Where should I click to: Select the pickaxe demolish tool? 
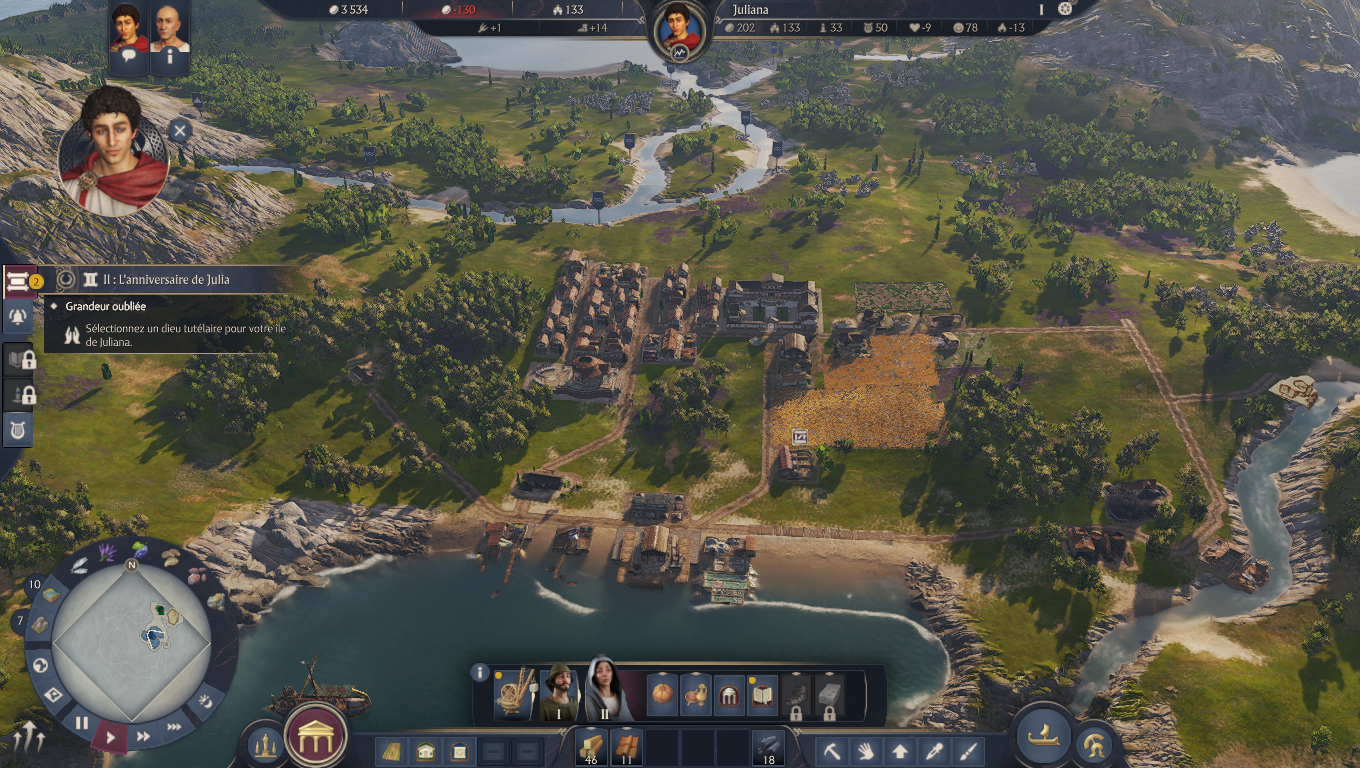(x=832, y=751)
